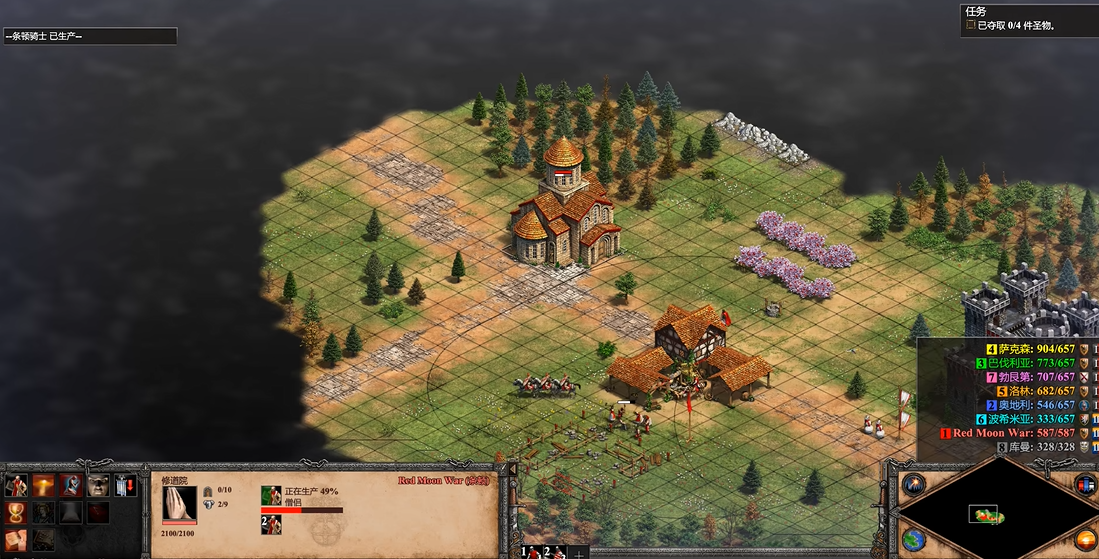The height and width of the screenshot is (559, 1099).
Task: Research the praying monk technology
Action: [71, 486]
